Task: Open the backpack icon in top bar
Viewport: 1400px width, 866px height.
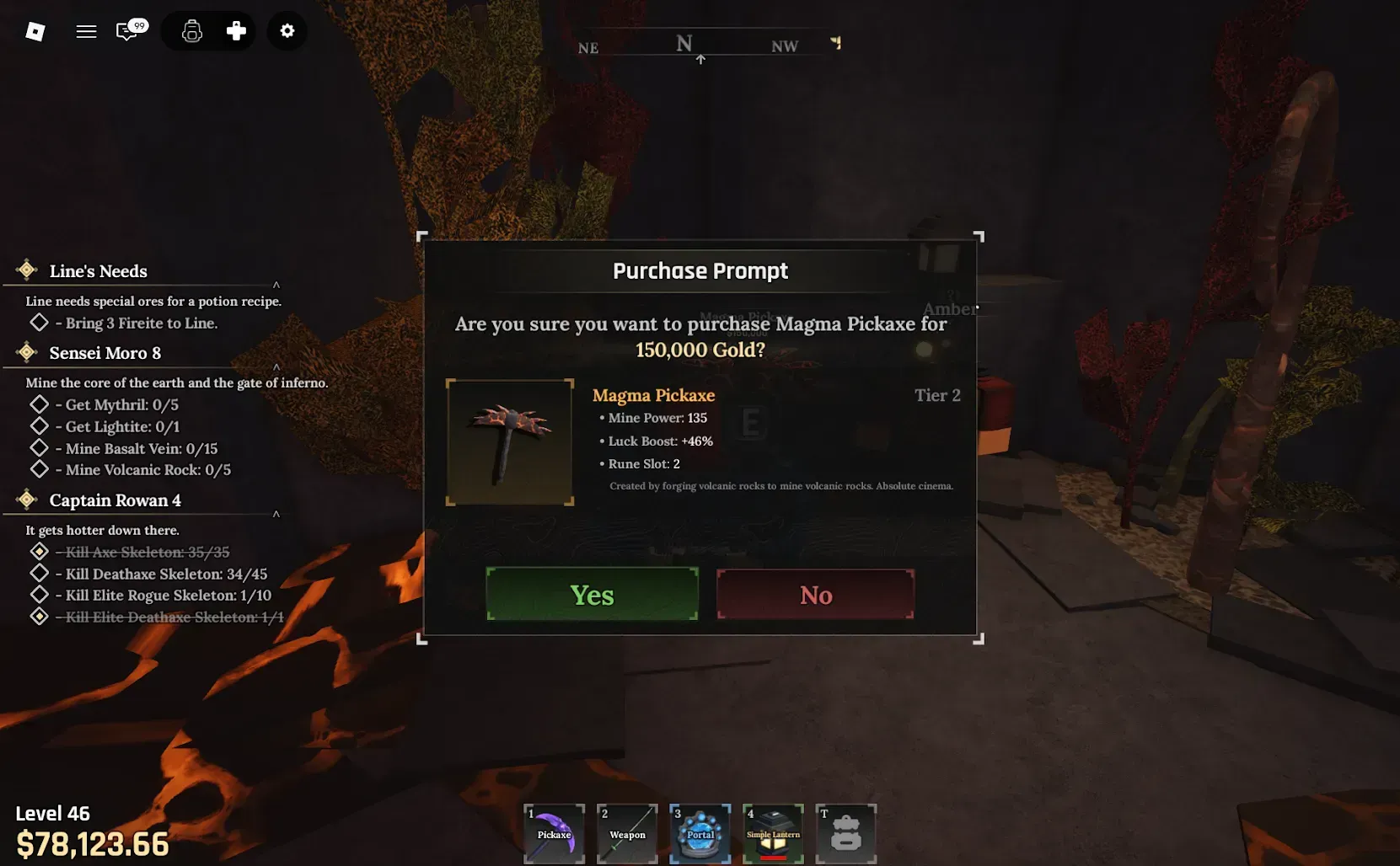Action: pos(192,31)
